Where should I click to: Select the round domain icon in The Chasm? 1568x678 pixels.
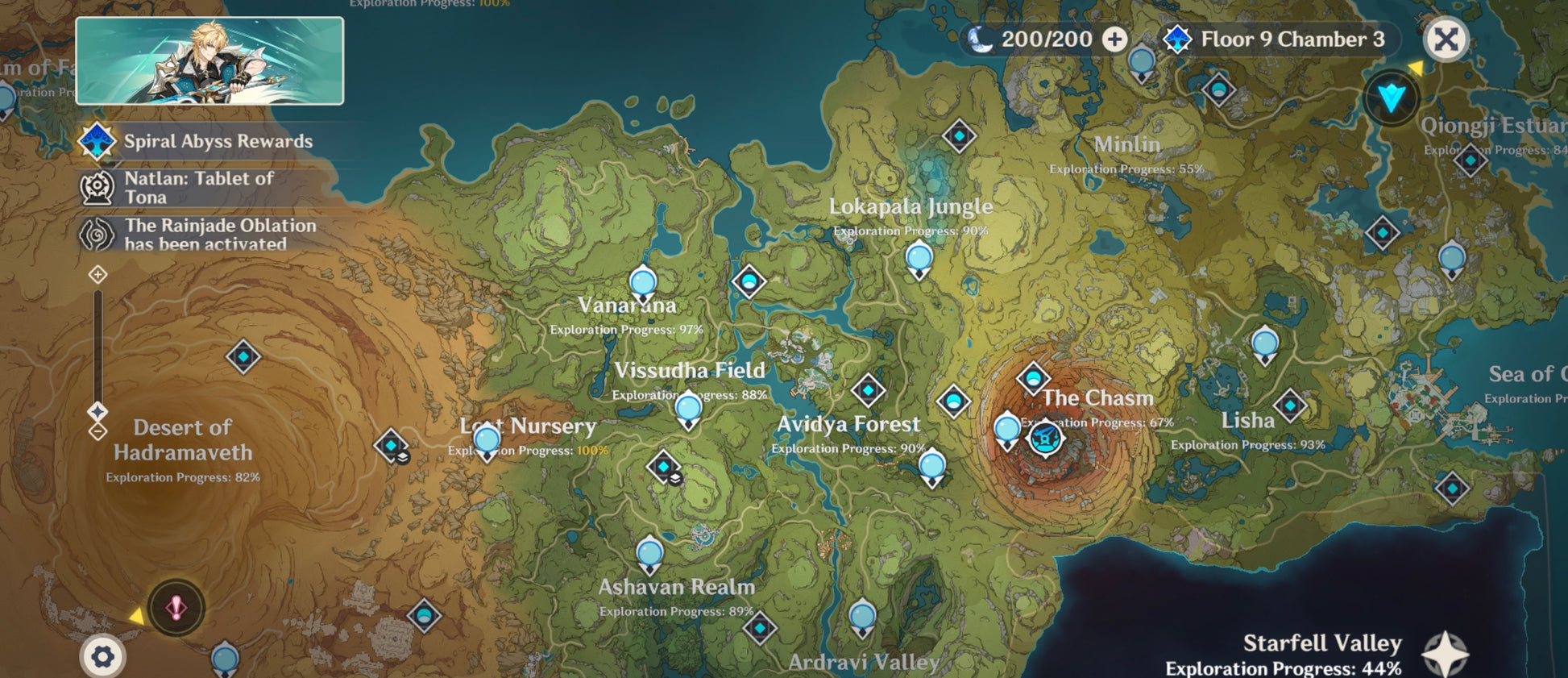pyautogui.click(x=1045, y=439)
